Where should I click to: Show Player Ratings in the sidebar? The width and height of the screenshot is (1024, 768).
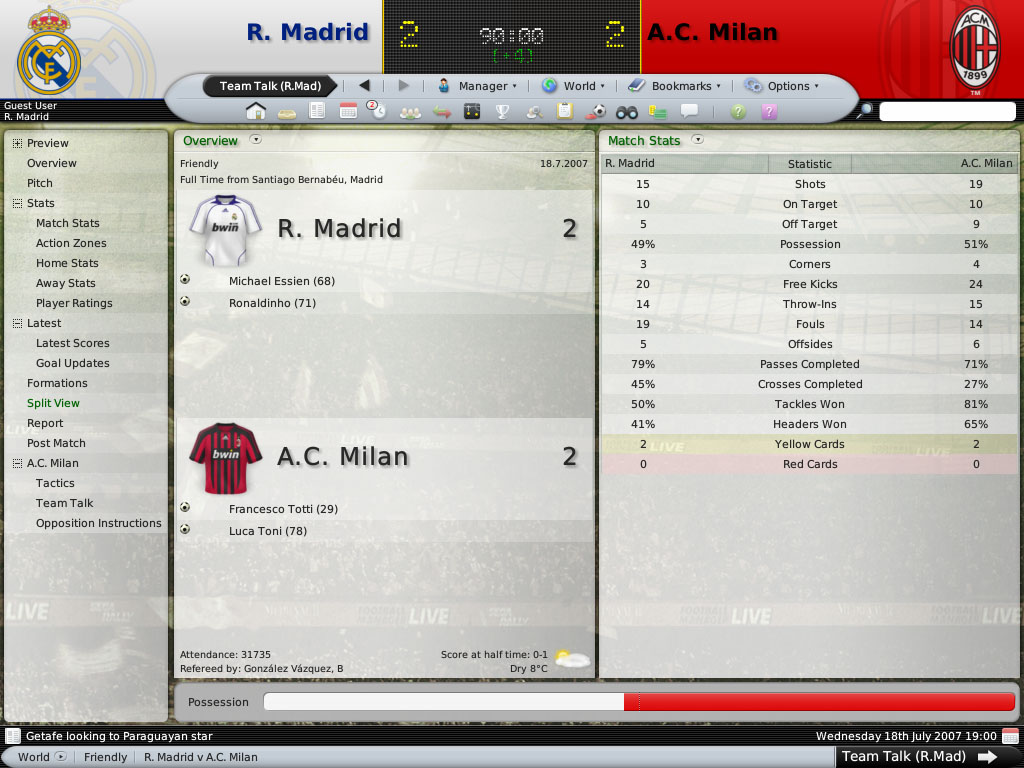[74, 303]
